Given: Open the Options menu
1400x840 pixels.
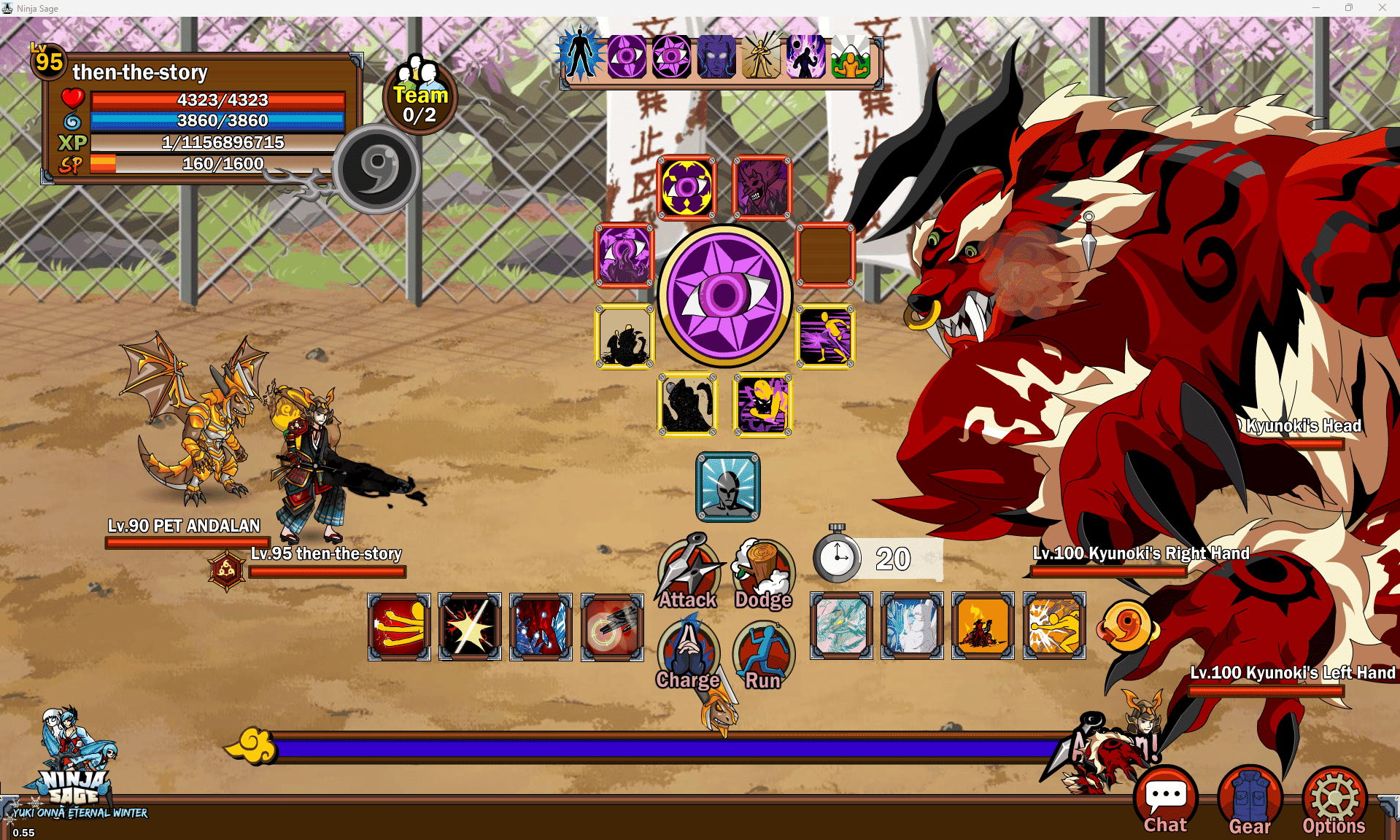Looking at the screenshot, I should (x=1334, y=800).
